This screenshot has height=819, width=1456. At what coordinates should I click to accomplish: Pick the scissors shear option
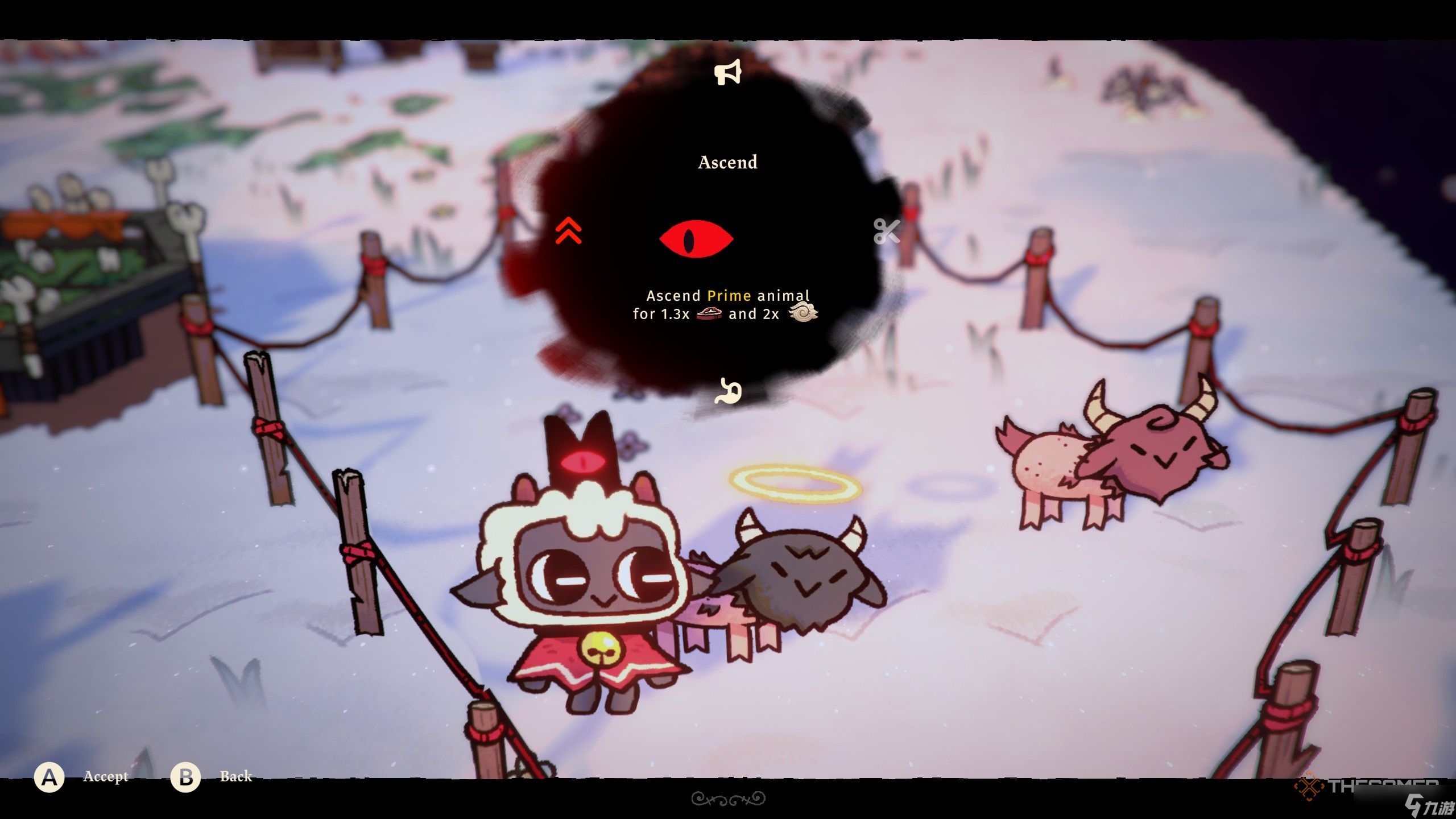tap(886, 231)
